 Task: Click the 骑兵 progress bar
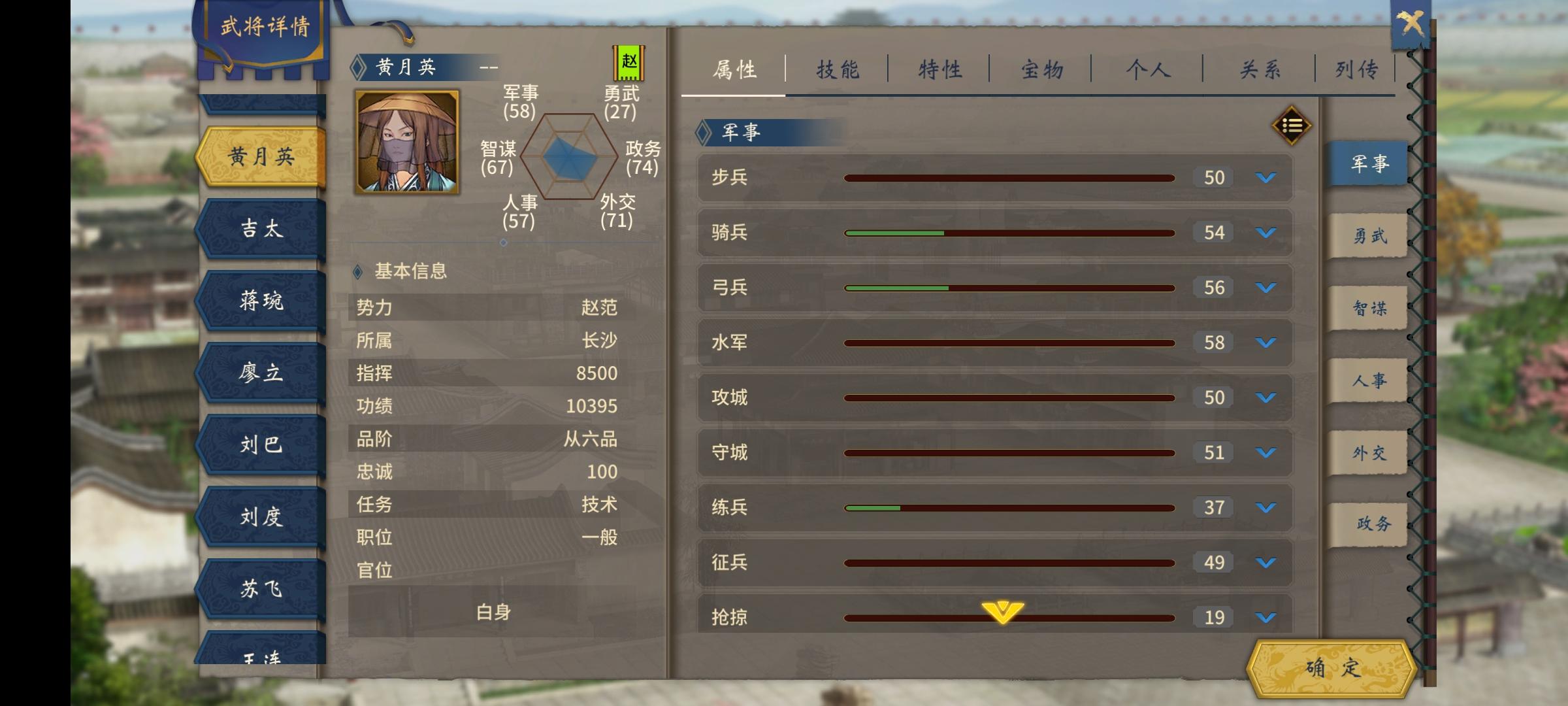(x=1009, y=232)
